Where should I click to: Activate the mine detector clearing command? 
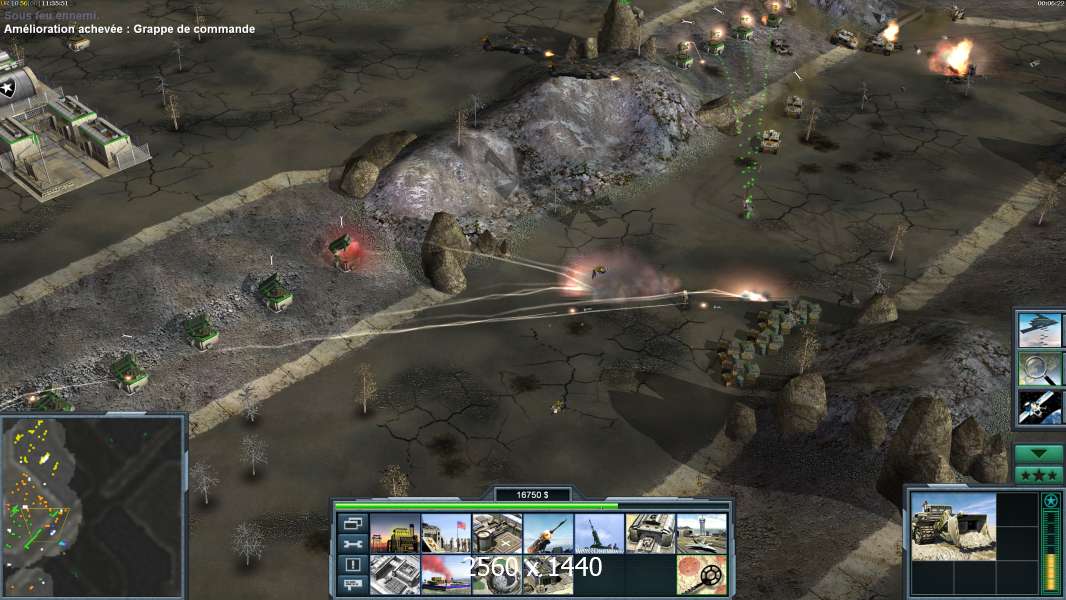click(701, 575)
